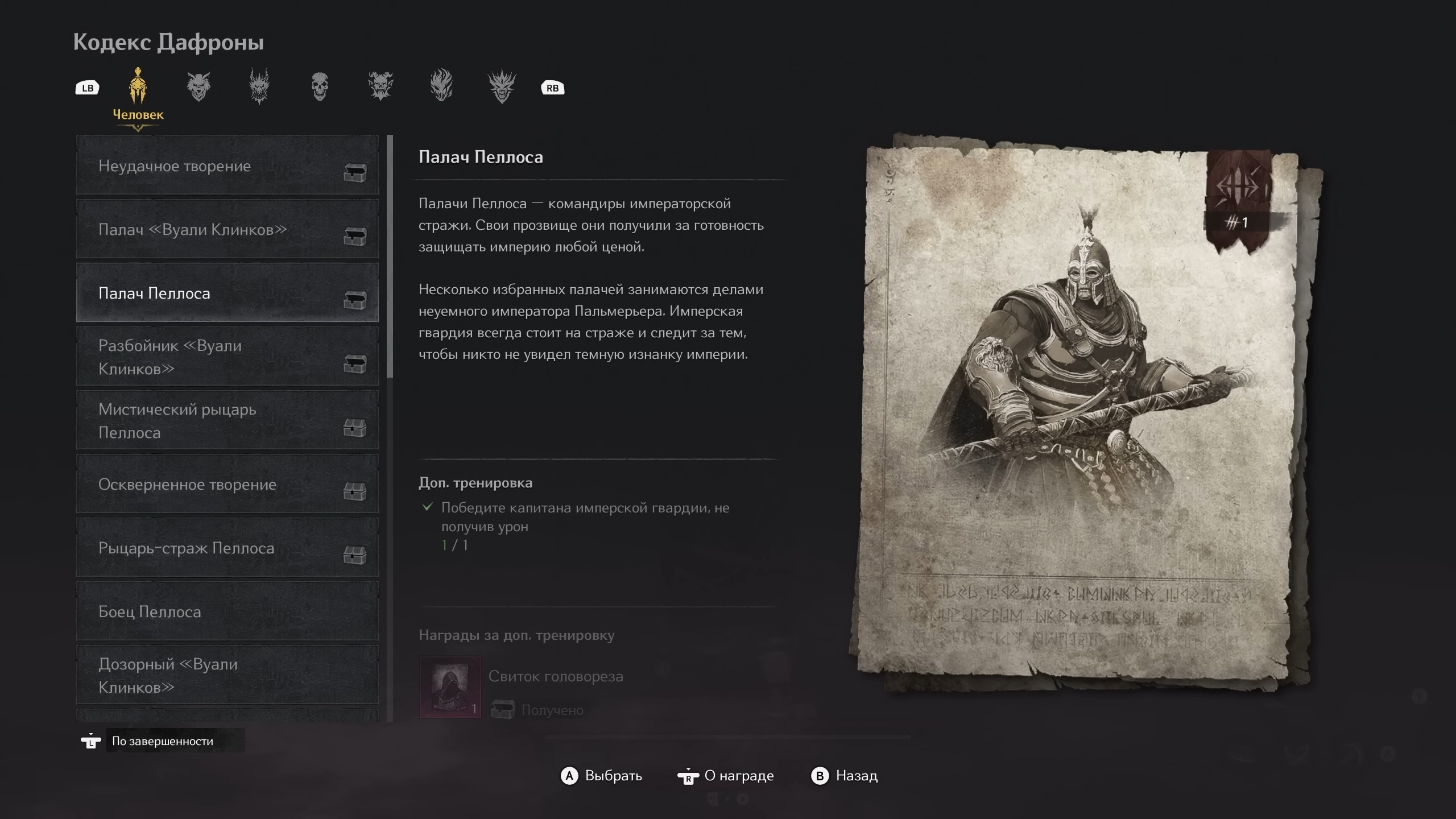Show the «О награде» reward details

(x=726, y=776)
